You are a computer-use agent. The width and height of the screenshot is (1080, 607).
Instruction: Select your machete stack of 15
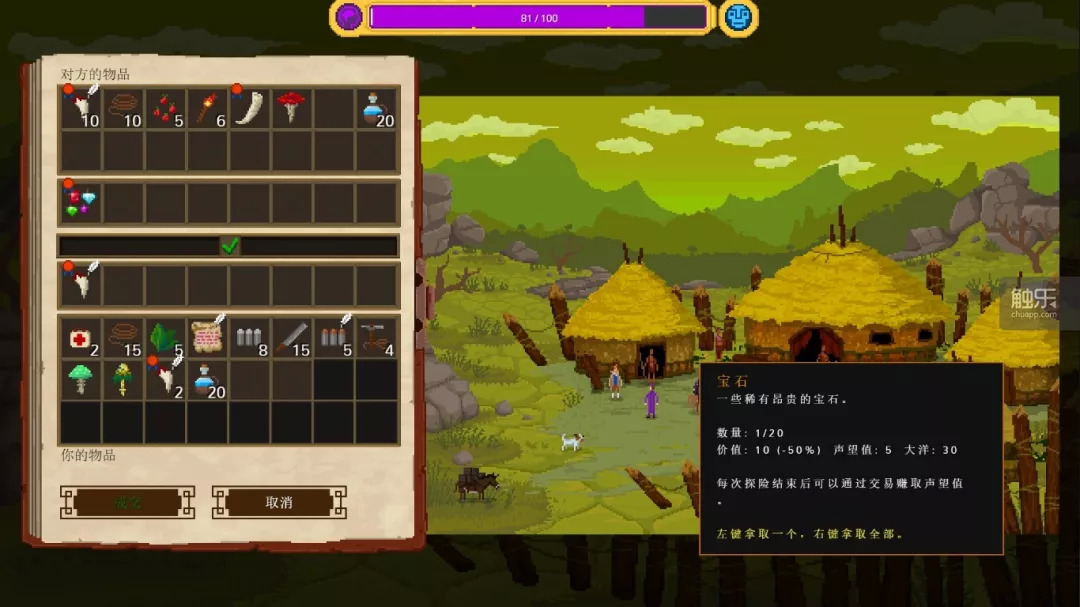click(x=291, y=338)
